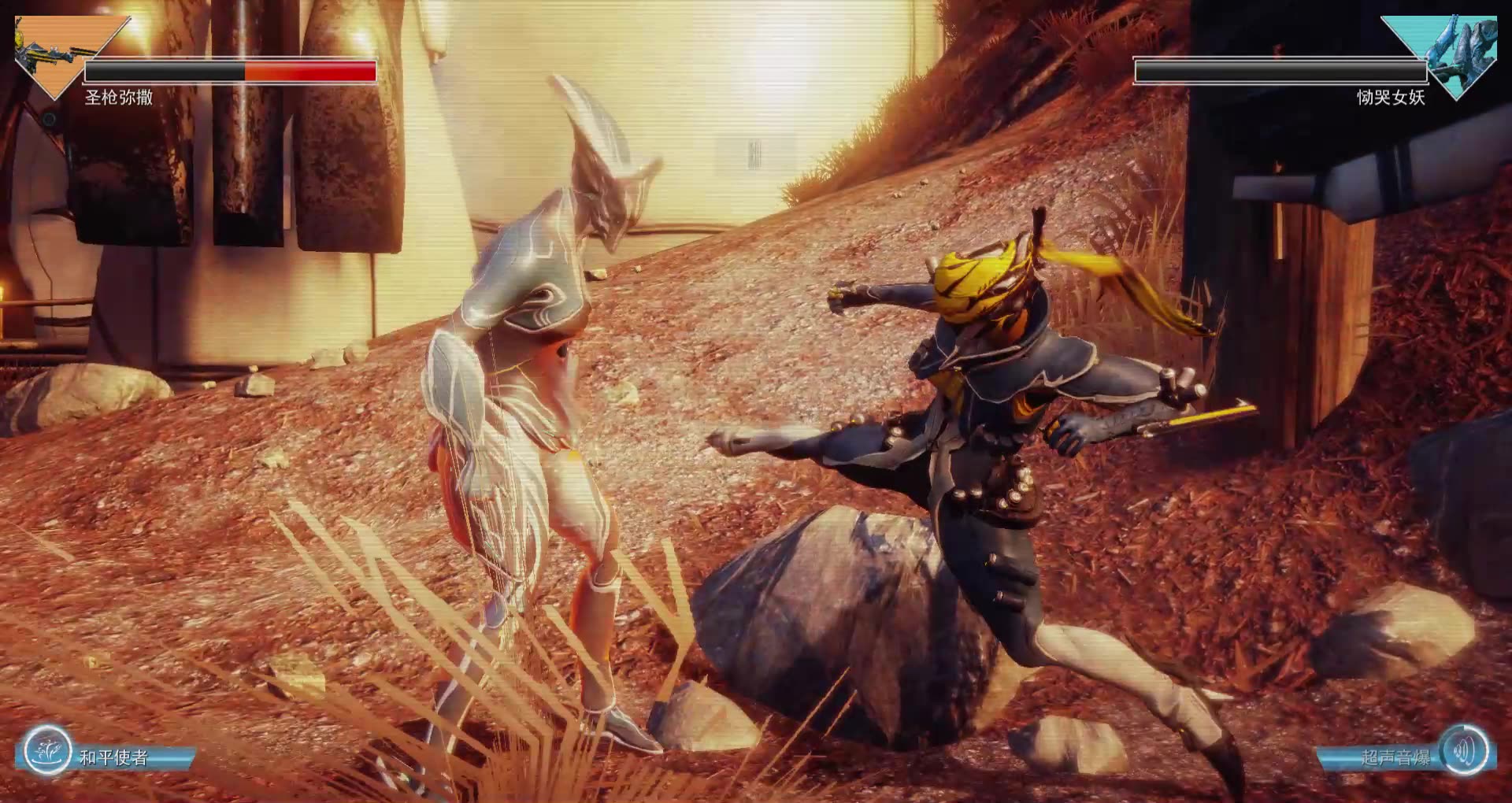Viewport: 1512px width, 803px height.
Task: Activate the 和平使者 ability icon
Action: coord(46,750)
